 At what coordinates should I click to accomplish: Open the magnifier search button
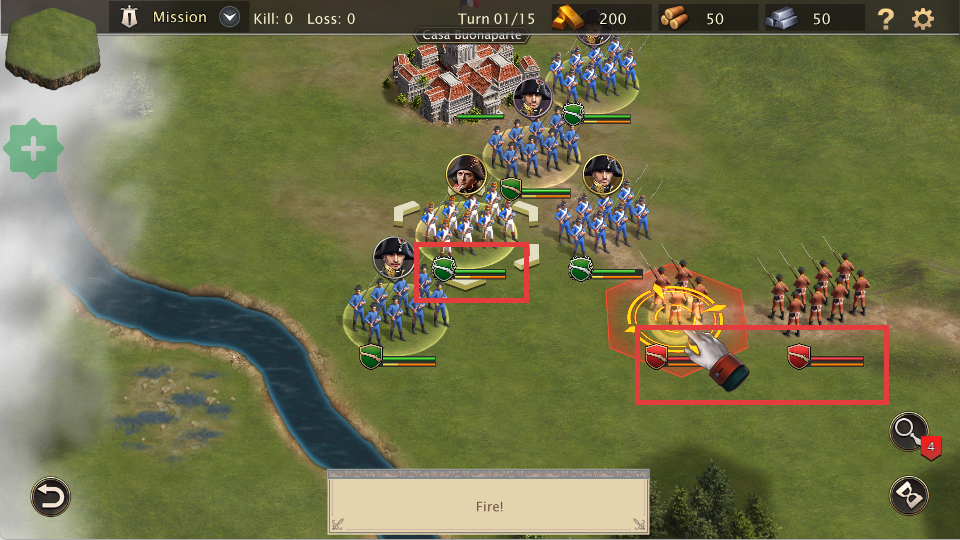click(909, 432)
